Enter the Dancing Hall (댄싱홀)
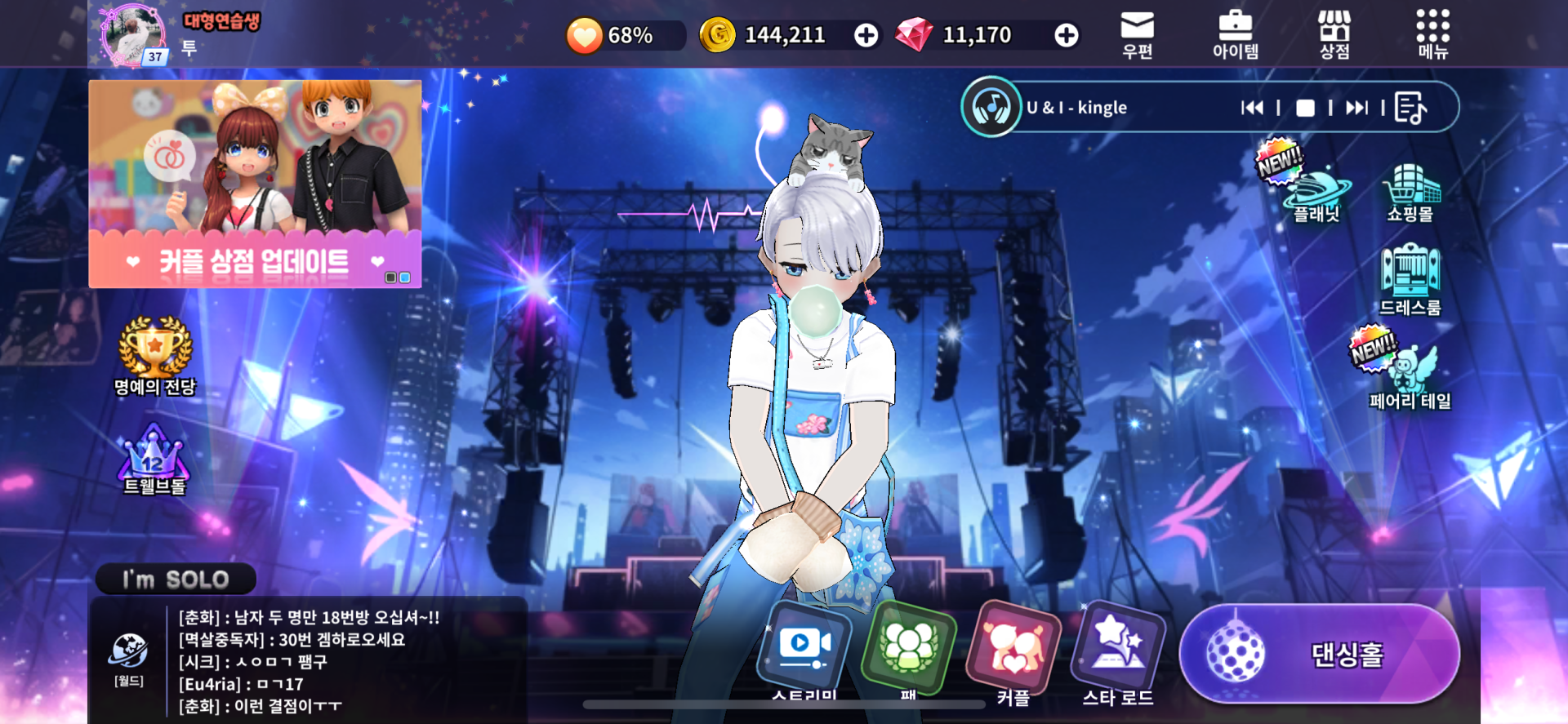The image size is (1568, 724). pyautogui.click(x=1320, y=654)
